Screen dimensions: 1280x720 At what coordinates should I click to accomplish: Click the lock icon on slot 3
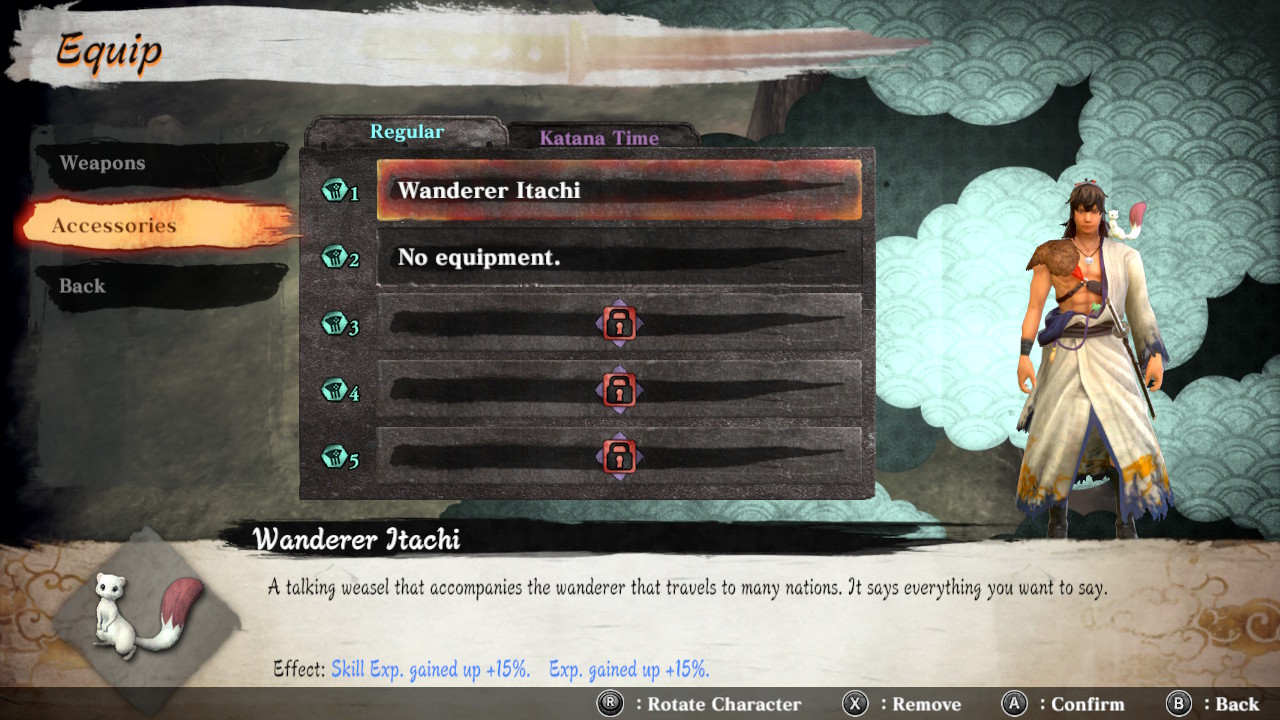(620, 324)
